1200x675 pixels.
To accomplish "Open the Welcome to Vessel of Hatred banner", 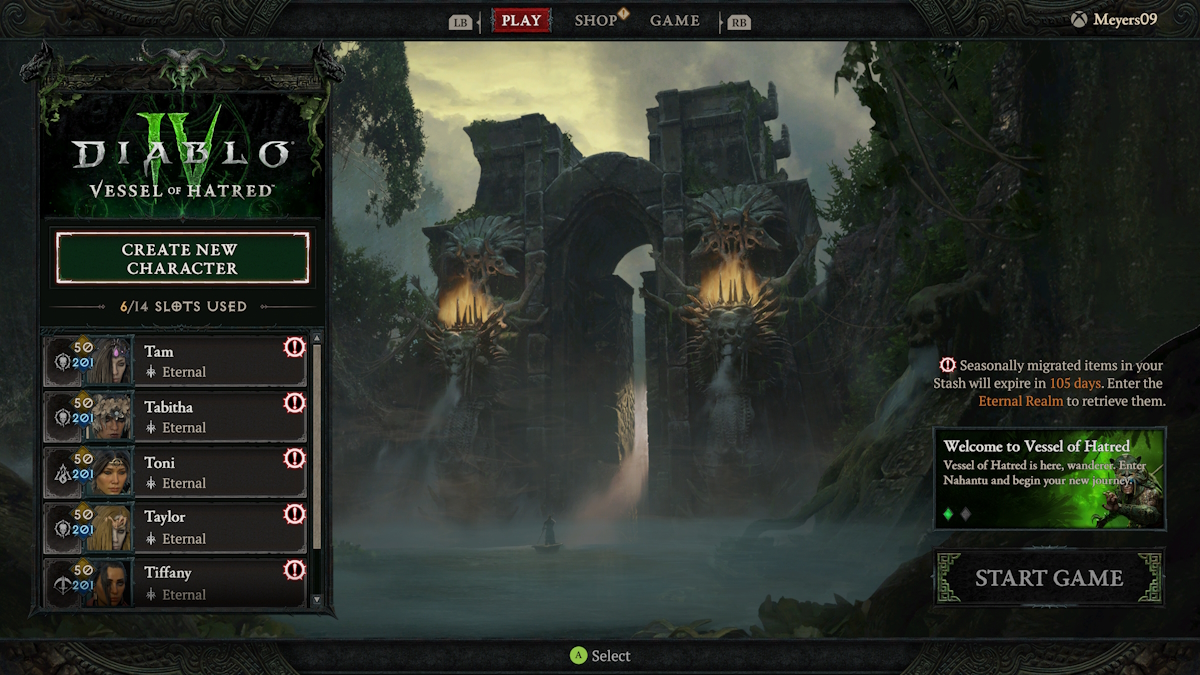I will (x=1049, y=478).
